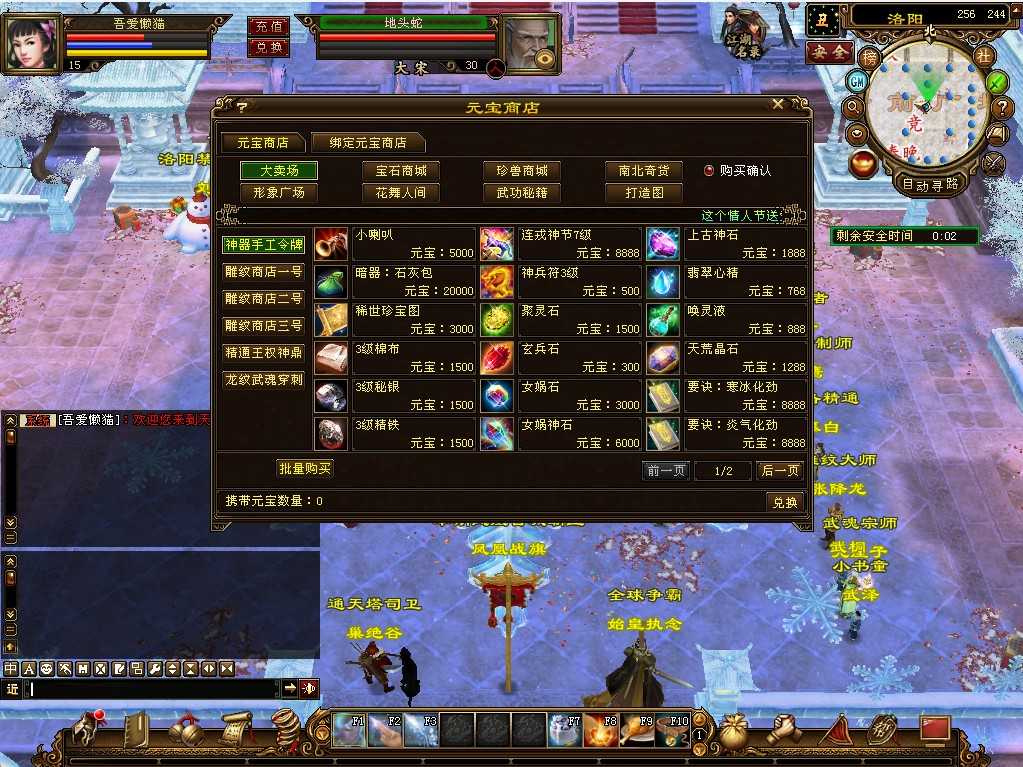Viewport: 1023px width, 767px height.
Task: Pick the 上古神石 shop item
Action: (x=727, y=244)
